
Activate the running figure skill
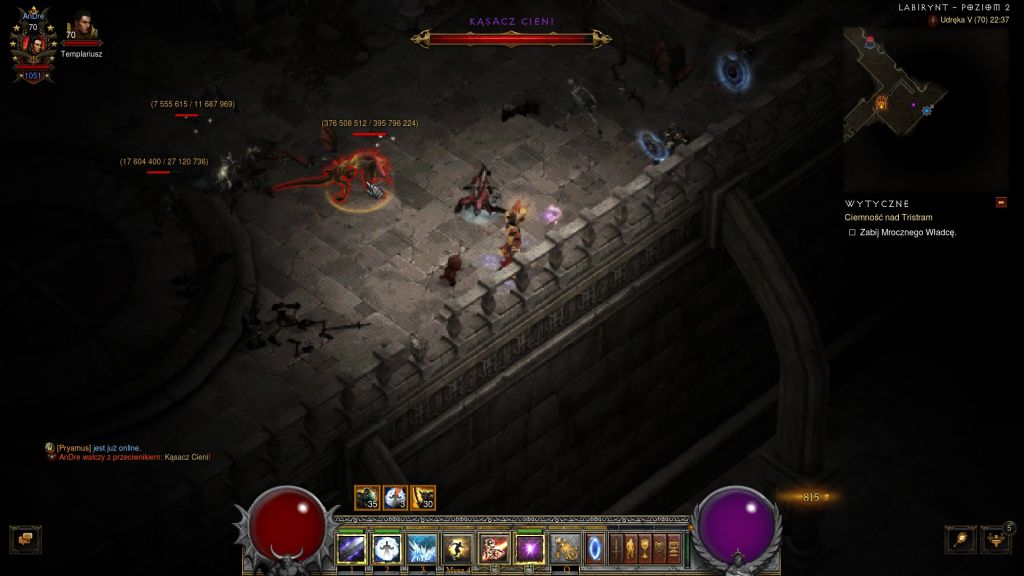click(x=458, y=548)
